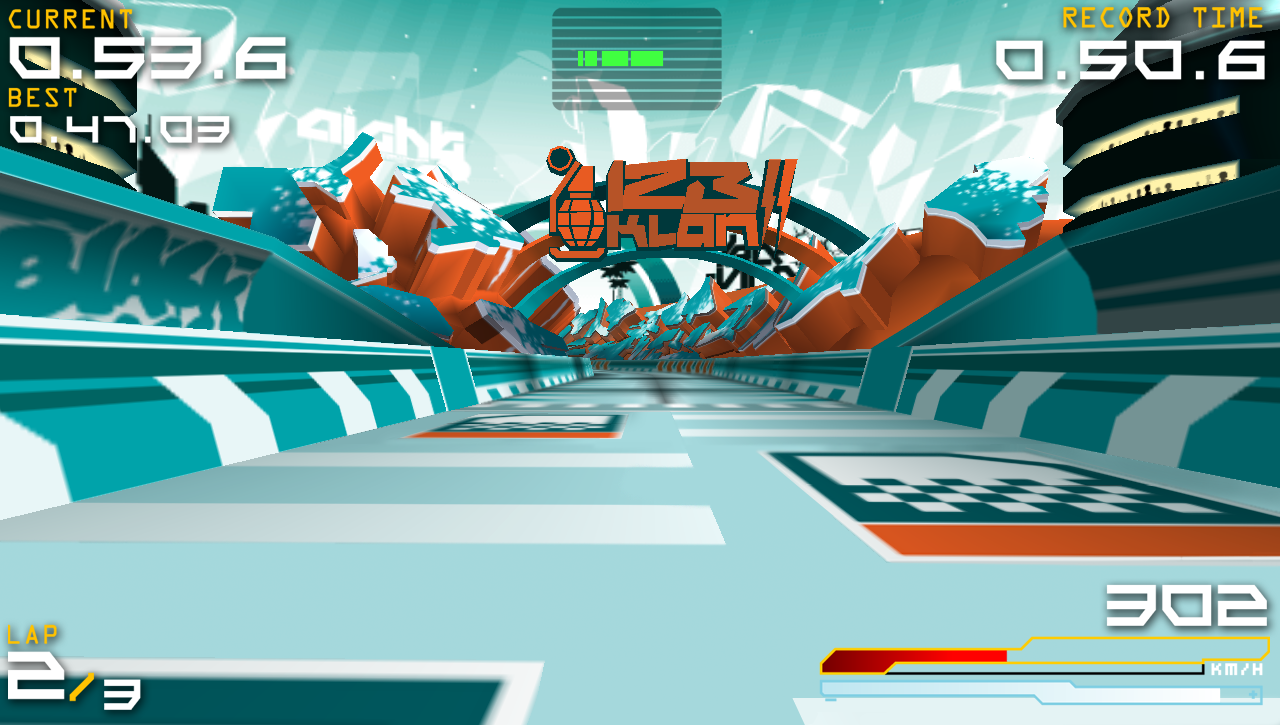The width and height of the screenshot is (1280, 725).
Task: Select the RECORD TIME heading text
Action: click(1160, 17)
